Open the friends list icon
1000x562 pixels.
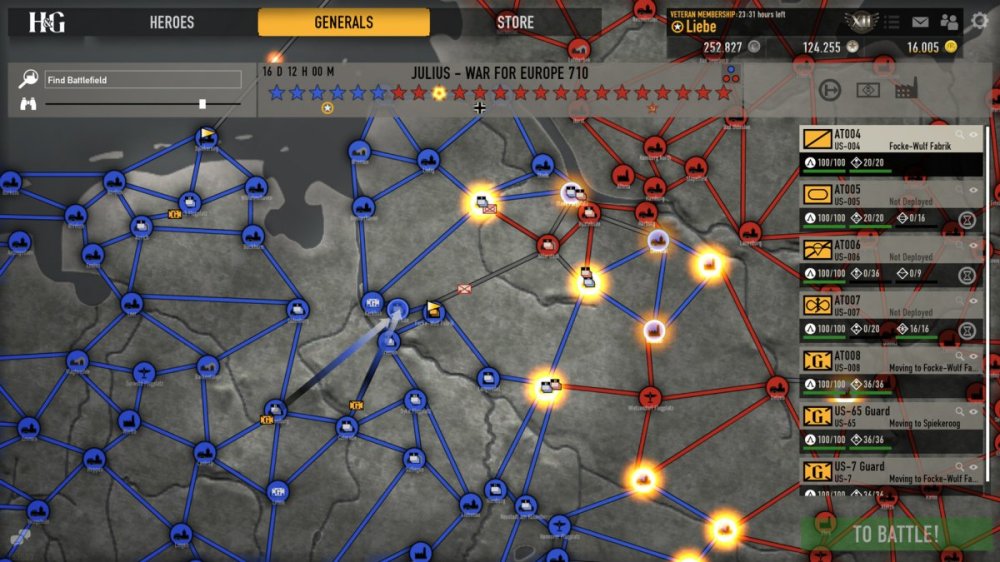tap(949, 22)
